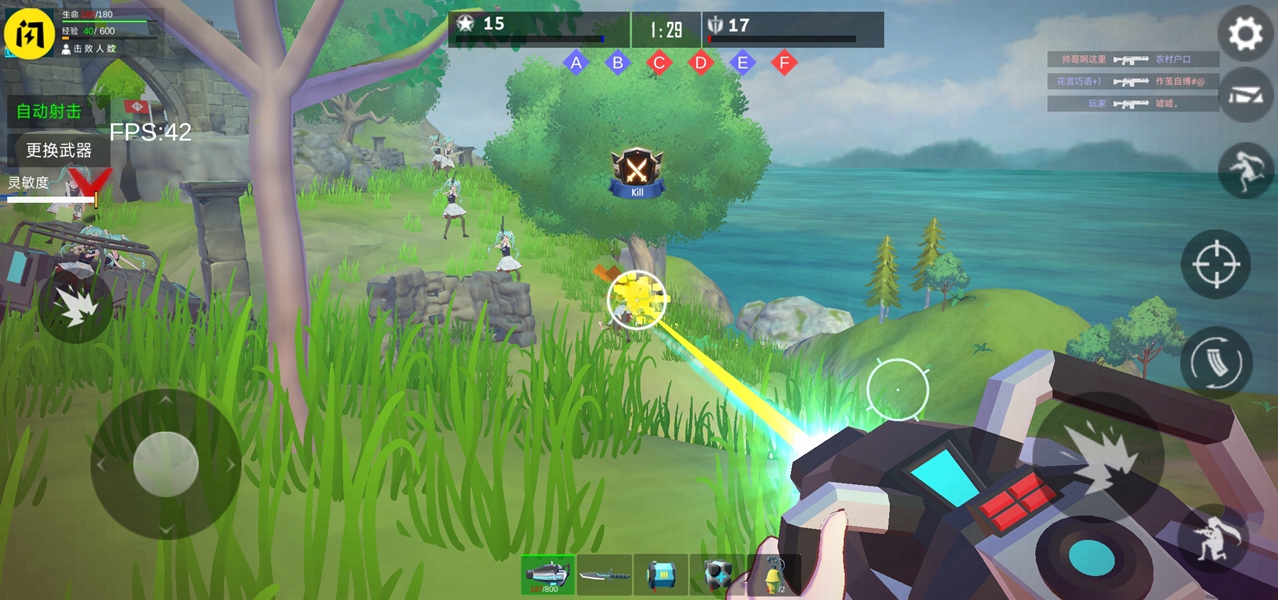Tap the crouching character button
Screen dimensions: 1278x600
(1213, 537)
